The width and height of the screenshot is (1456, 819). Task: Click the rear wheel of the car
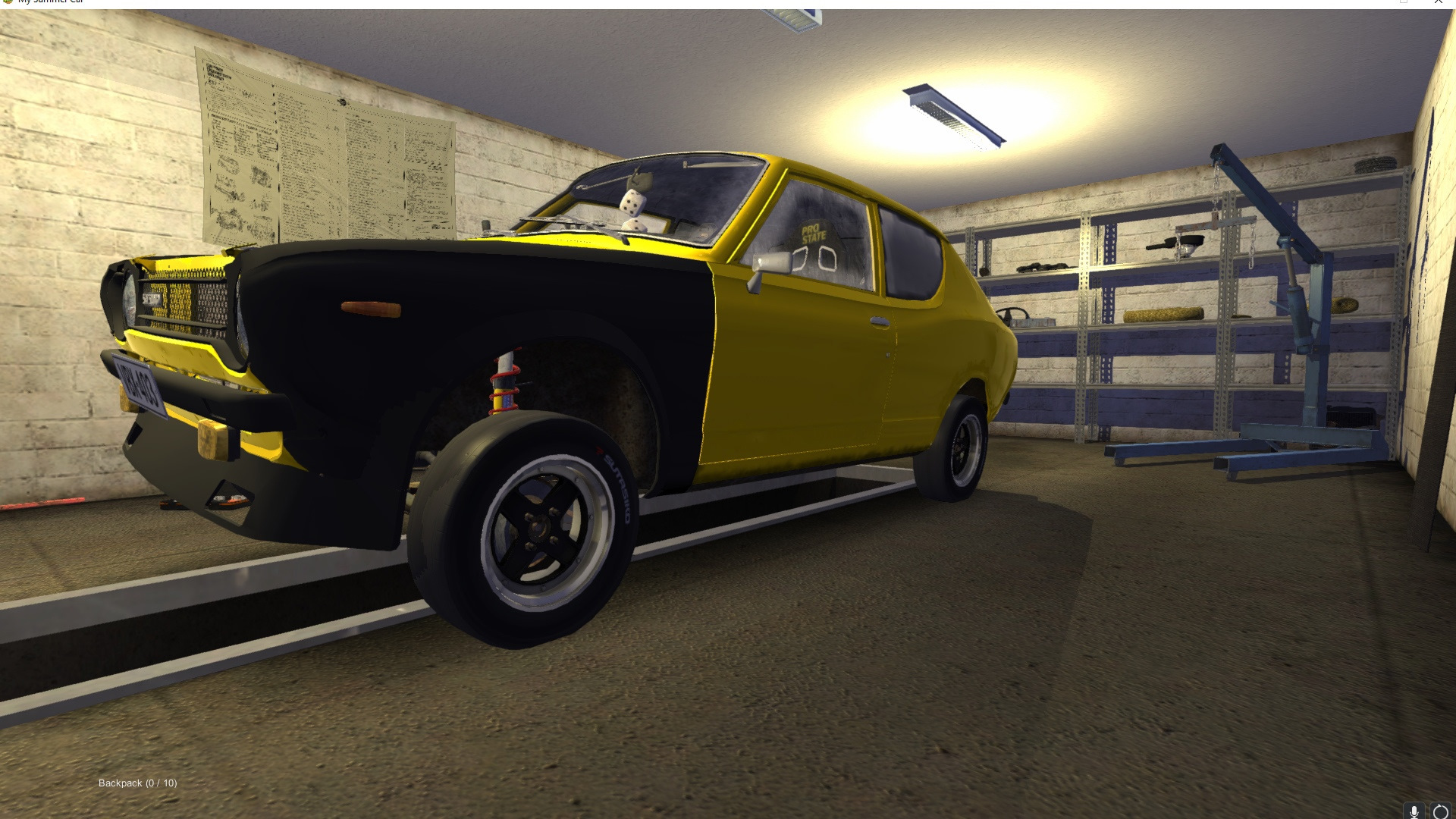point(962,447)
